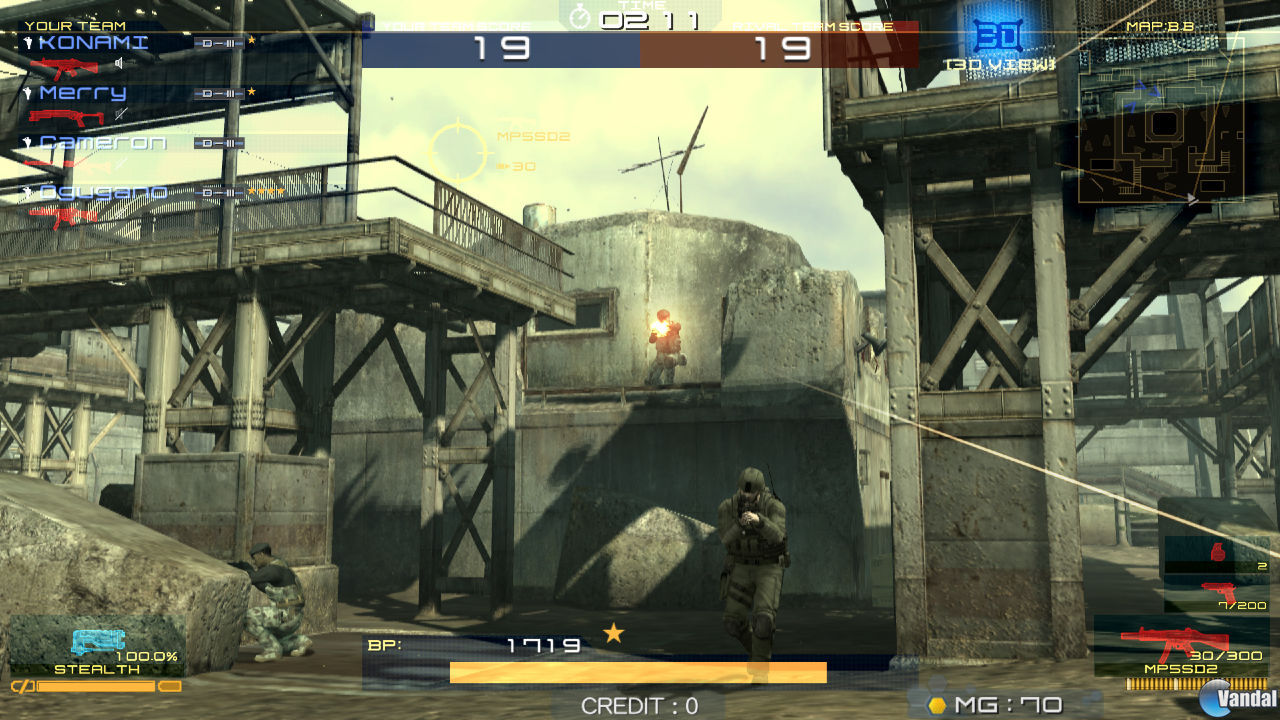Click the coin icon beside MG: 70
This screenshot has width=1280, height=720.
tap(938, 704)
